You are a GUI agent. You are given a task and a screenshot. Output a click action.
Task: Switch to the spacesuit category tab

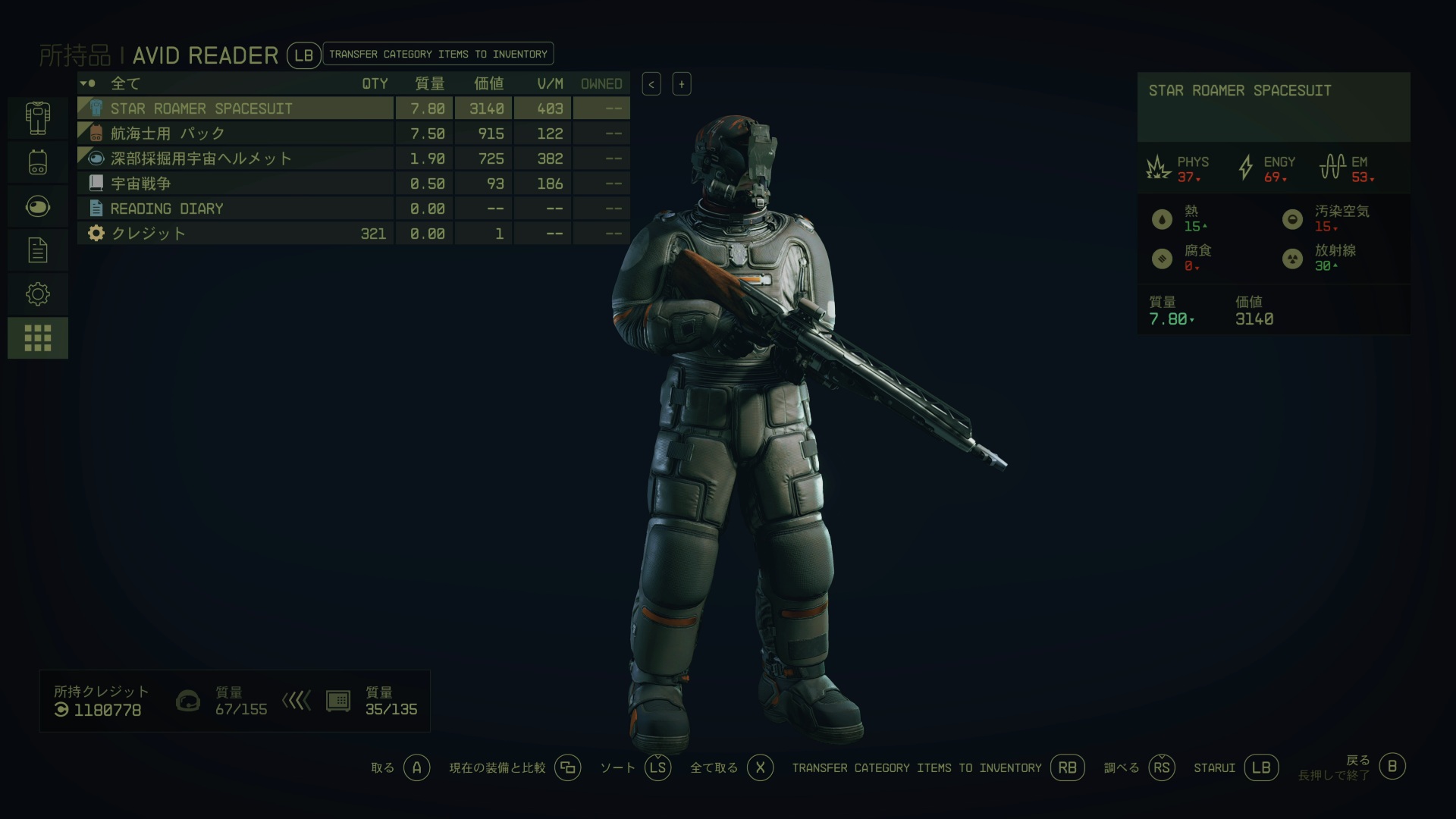click(38, 118)
